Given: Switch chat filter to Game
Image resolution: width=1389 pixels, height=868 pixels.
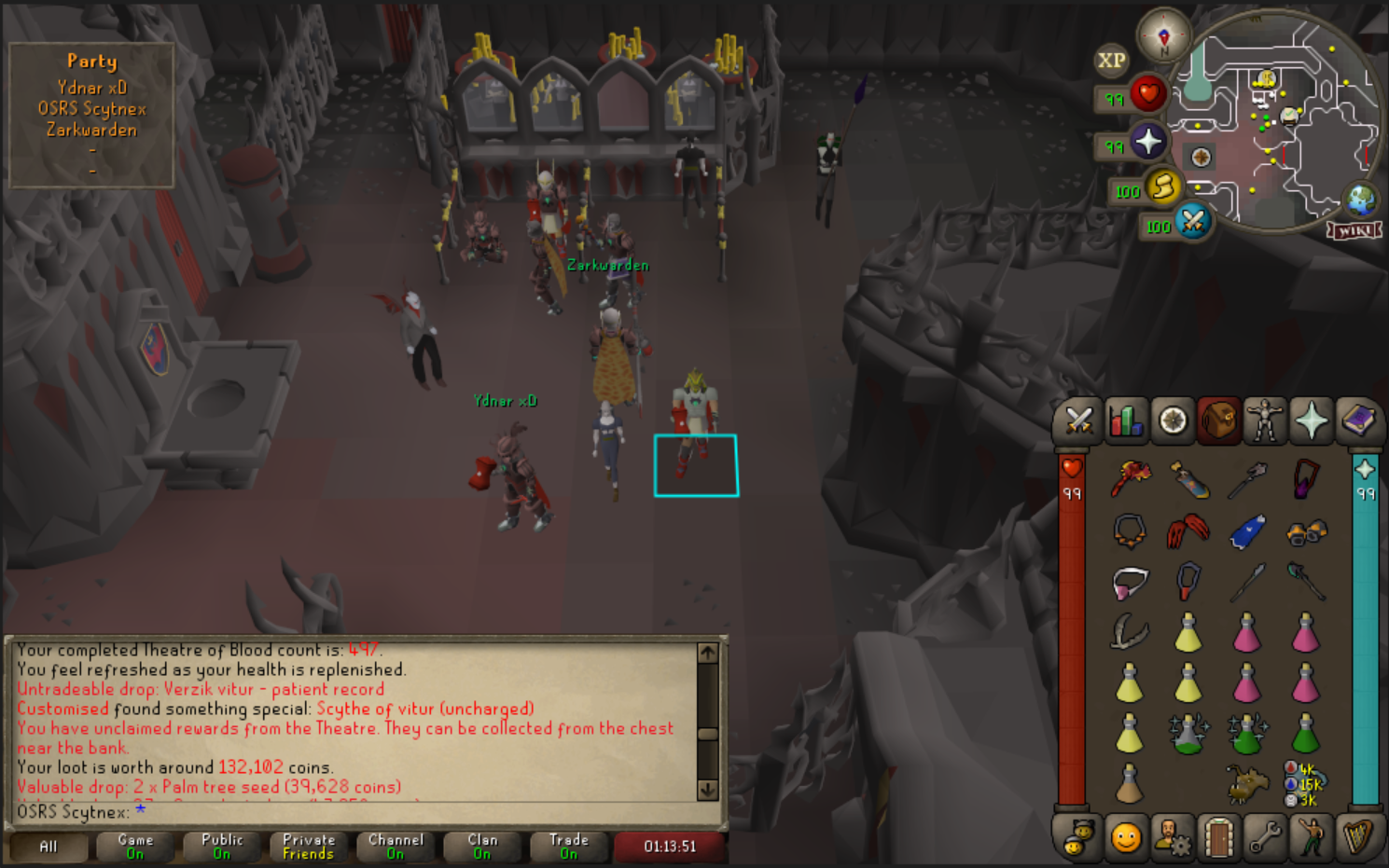Looking at the screenshot, I should [x=135, y=847].
